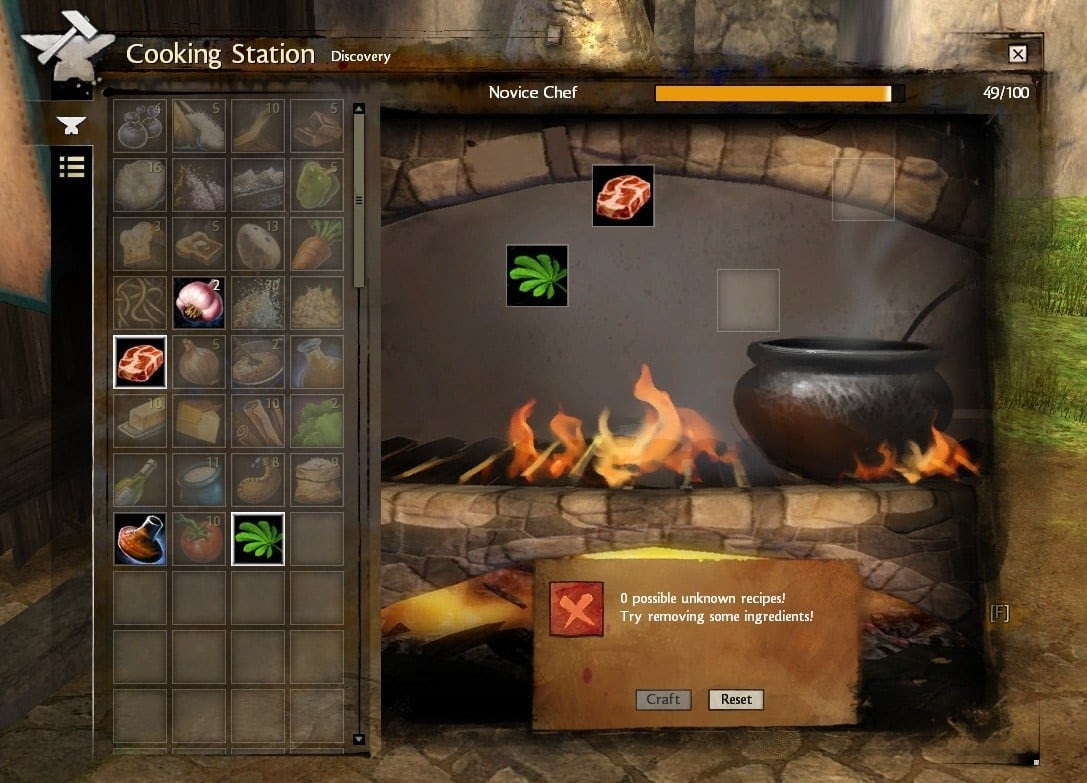This screenshot has height=783, width=1087.
Task: Pick the red meat slab in the ingredient list
Action: point(140,361)
